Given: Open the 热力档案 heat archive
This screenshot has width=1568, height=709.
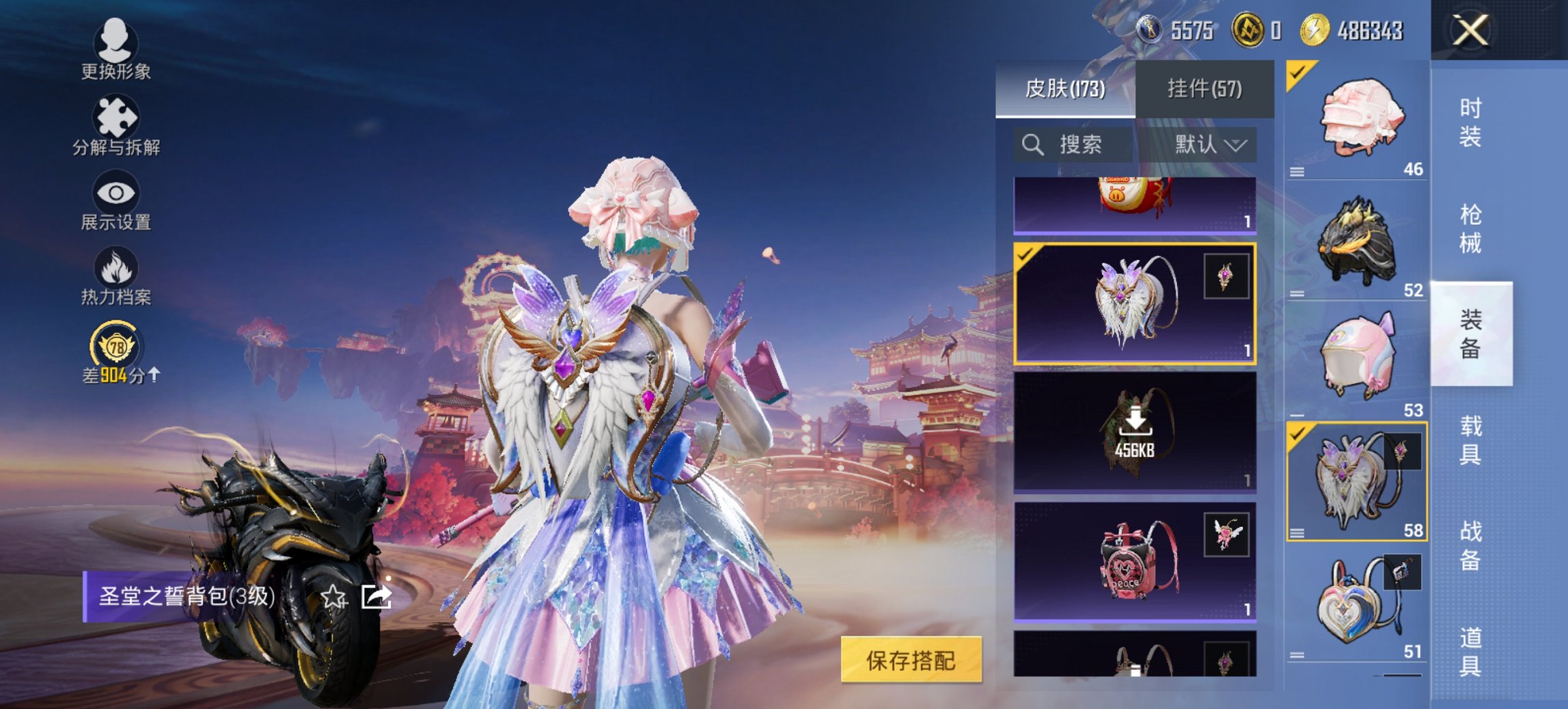Looking at the screenshot, I should [x=116, y=280].
